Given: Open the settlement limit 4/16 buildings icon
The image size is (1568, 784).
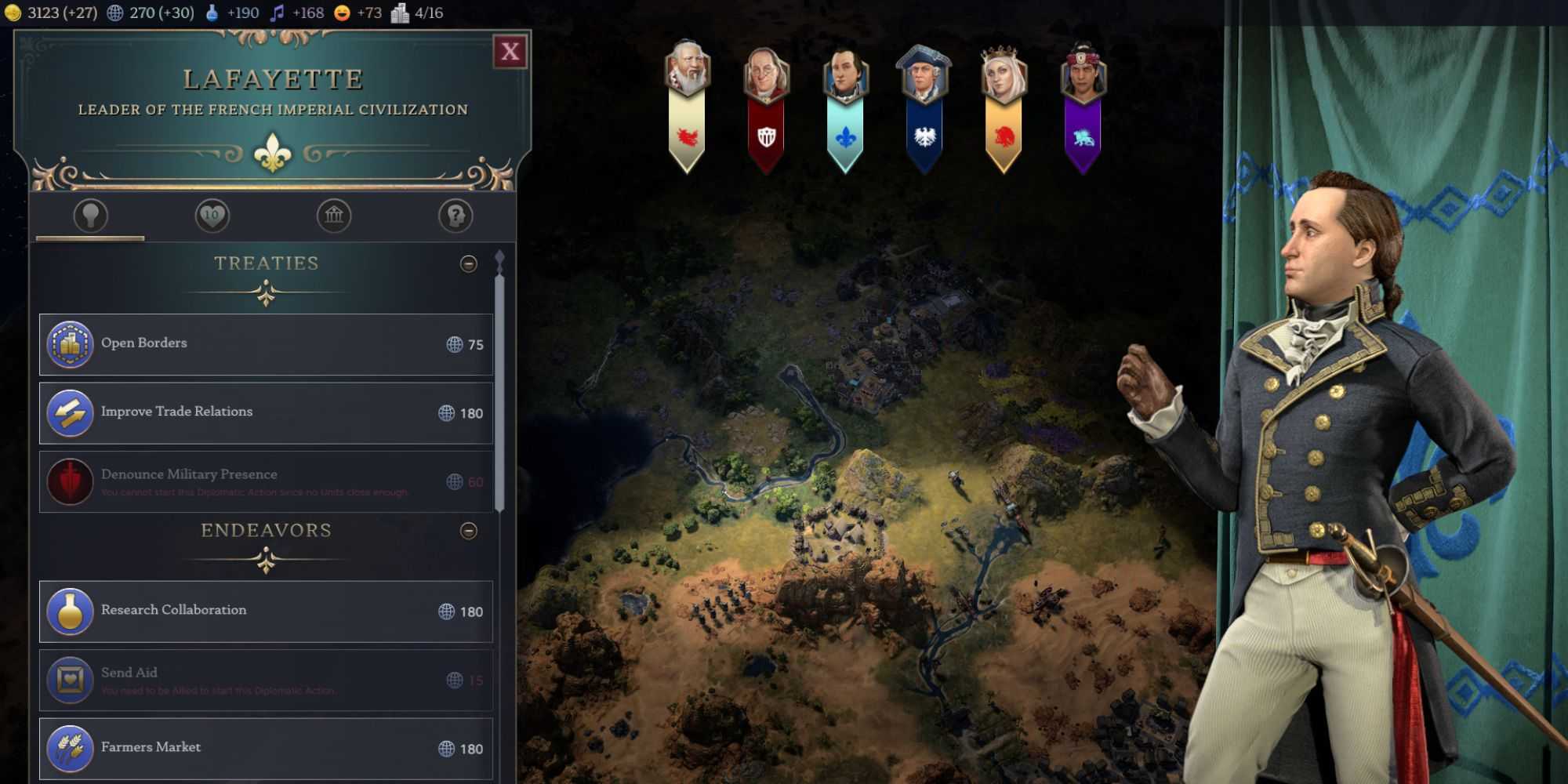Looking at the screenshot, I should click(402, 13).
